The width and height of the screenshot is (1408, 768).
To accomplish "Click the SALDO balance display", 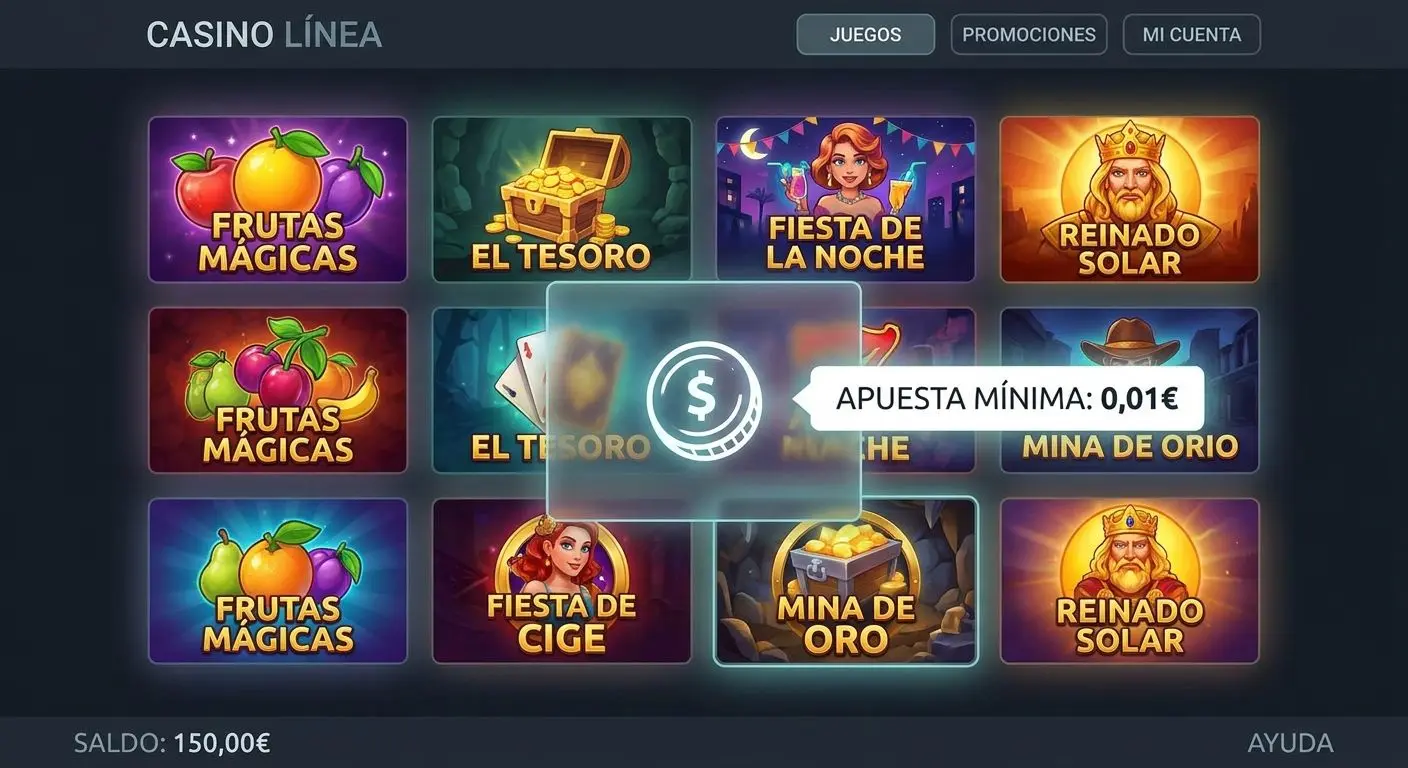I will (x=170, y=743).
